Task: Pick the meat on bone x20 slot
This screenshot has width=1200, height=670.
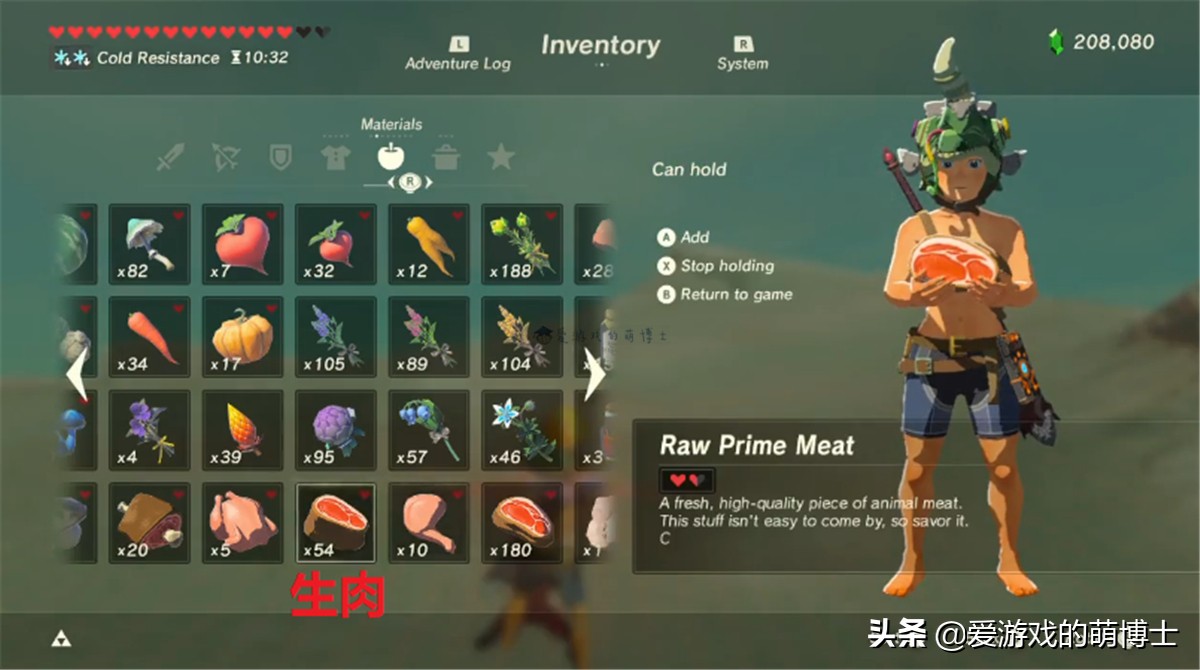Action: [x=149, y=523]
